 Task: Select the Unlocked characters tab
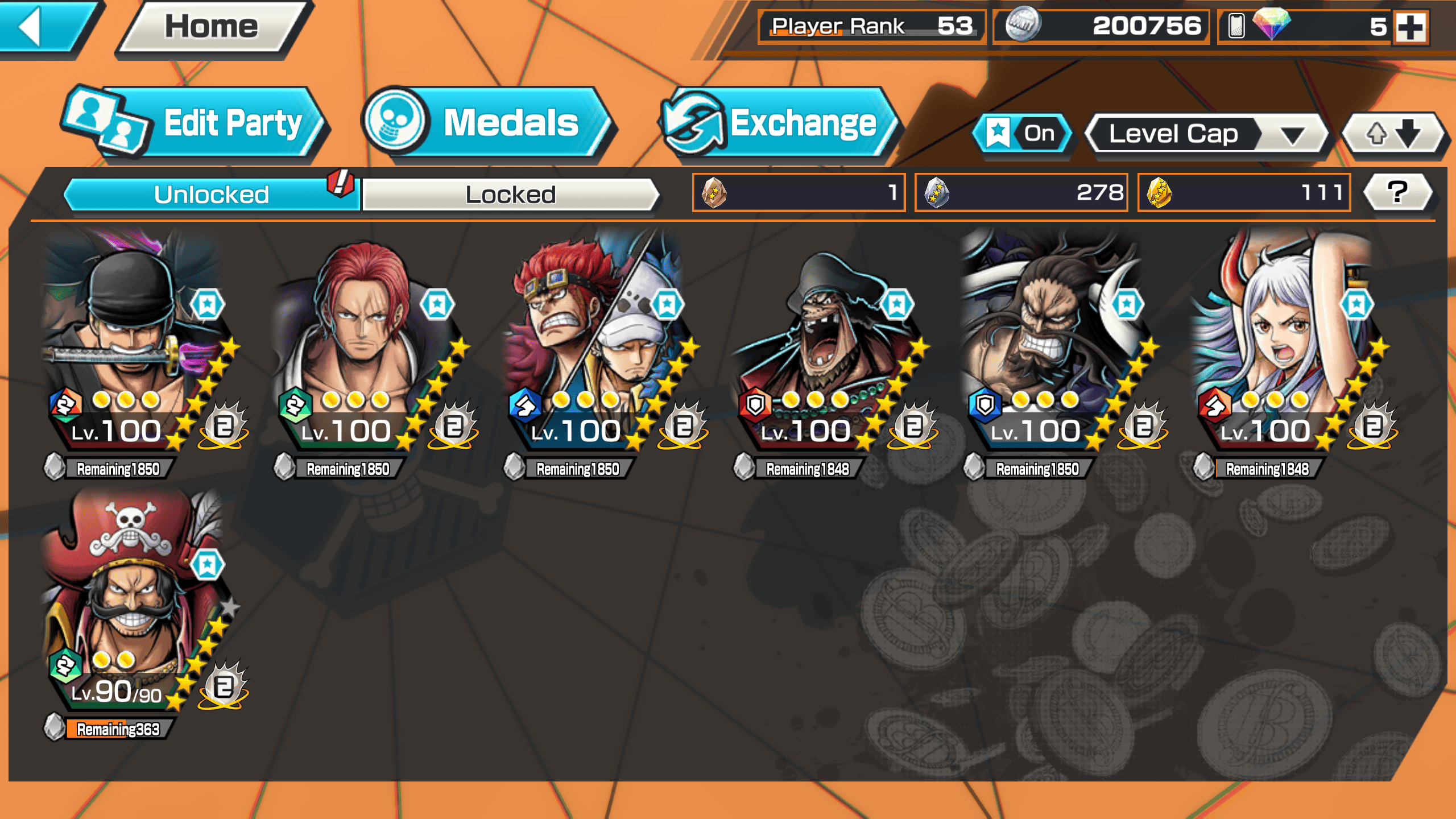(212, 195)
